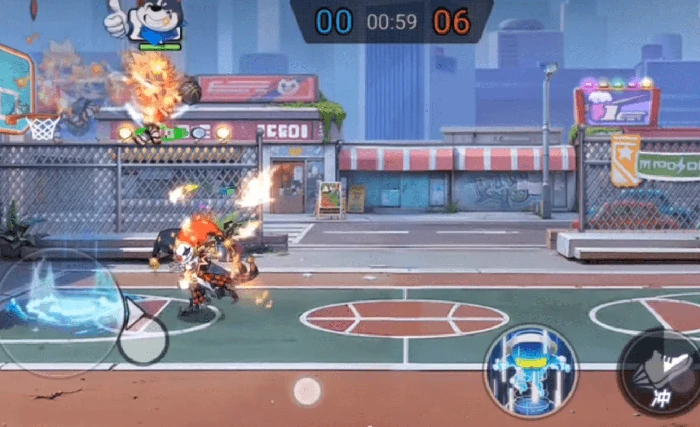Image resolution: width=700 pixels, height=427 pixels.
Task: Activate the blue robot skill button
Action: [x=530, y=371]
